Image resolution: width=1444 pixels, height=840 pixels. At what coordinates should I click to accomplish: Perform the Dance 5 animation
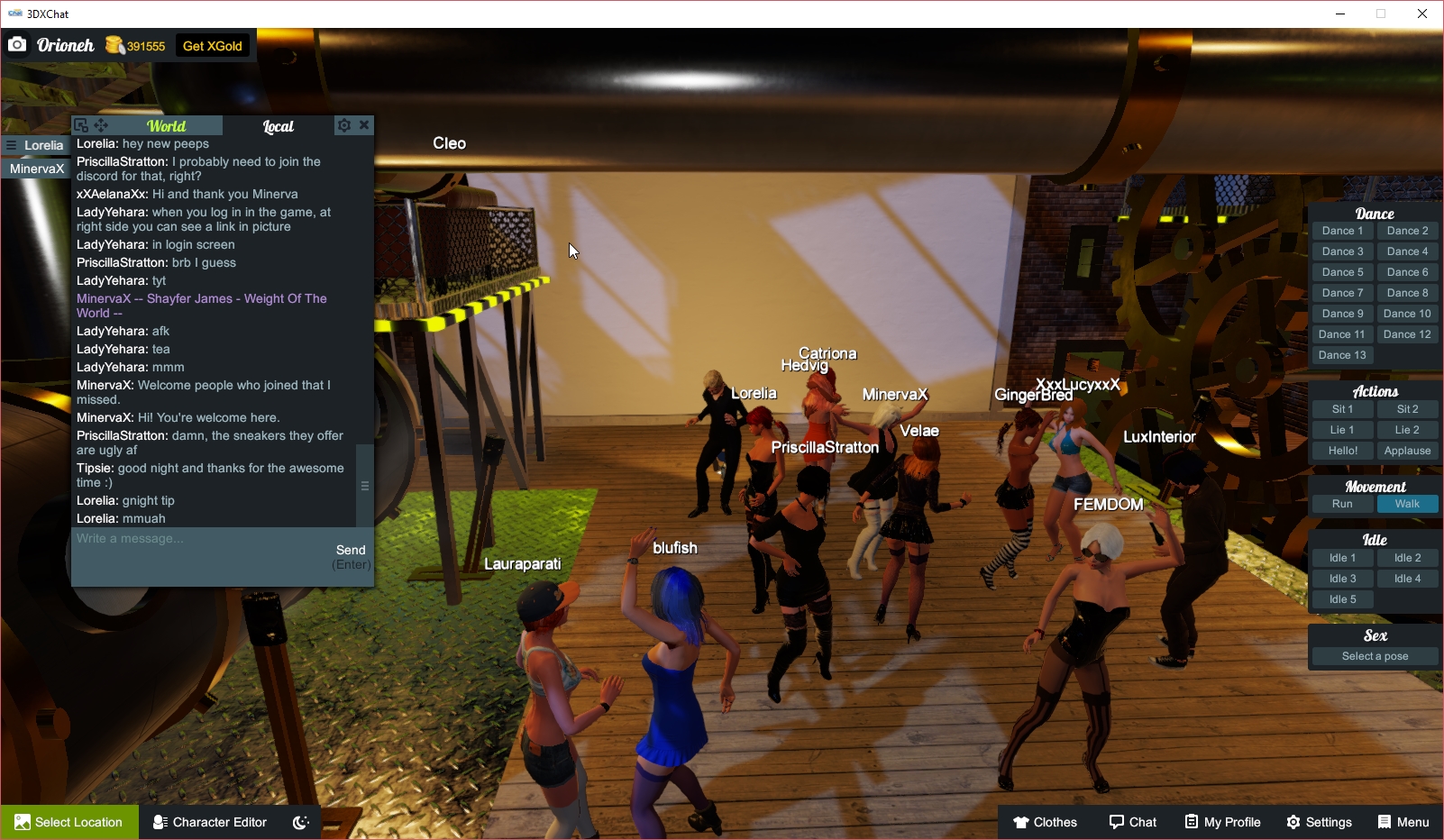(x=1342, y=271)
